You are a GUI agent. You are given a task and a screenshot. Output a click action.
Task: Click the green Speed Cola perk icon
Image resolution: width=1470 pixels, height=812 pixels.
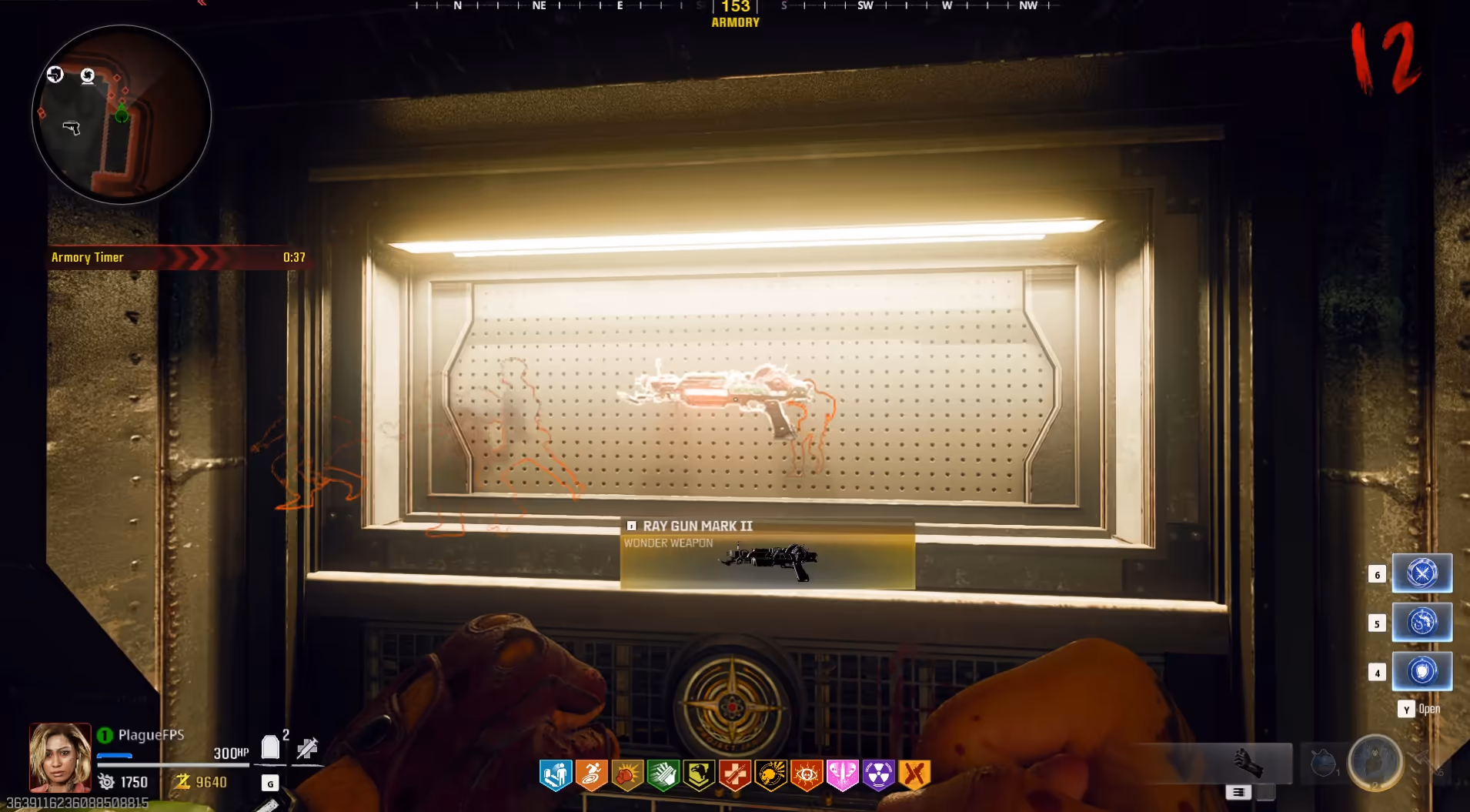point(663,775)
